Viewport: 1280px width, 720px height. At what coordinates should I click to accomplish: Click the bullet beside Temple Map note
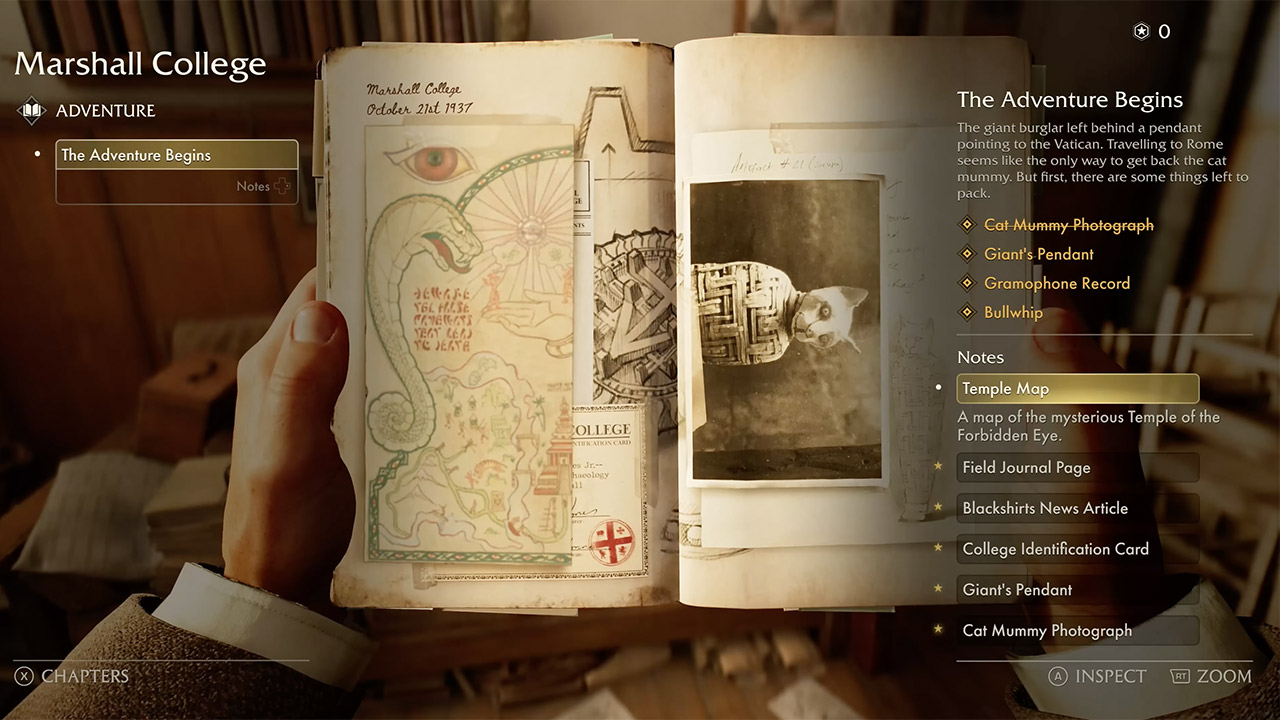point(940,388)
